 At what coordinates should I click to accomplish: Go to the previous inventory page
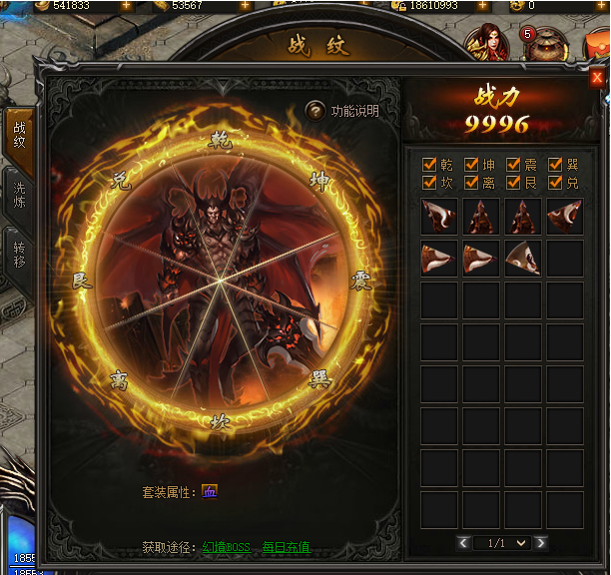463,543
